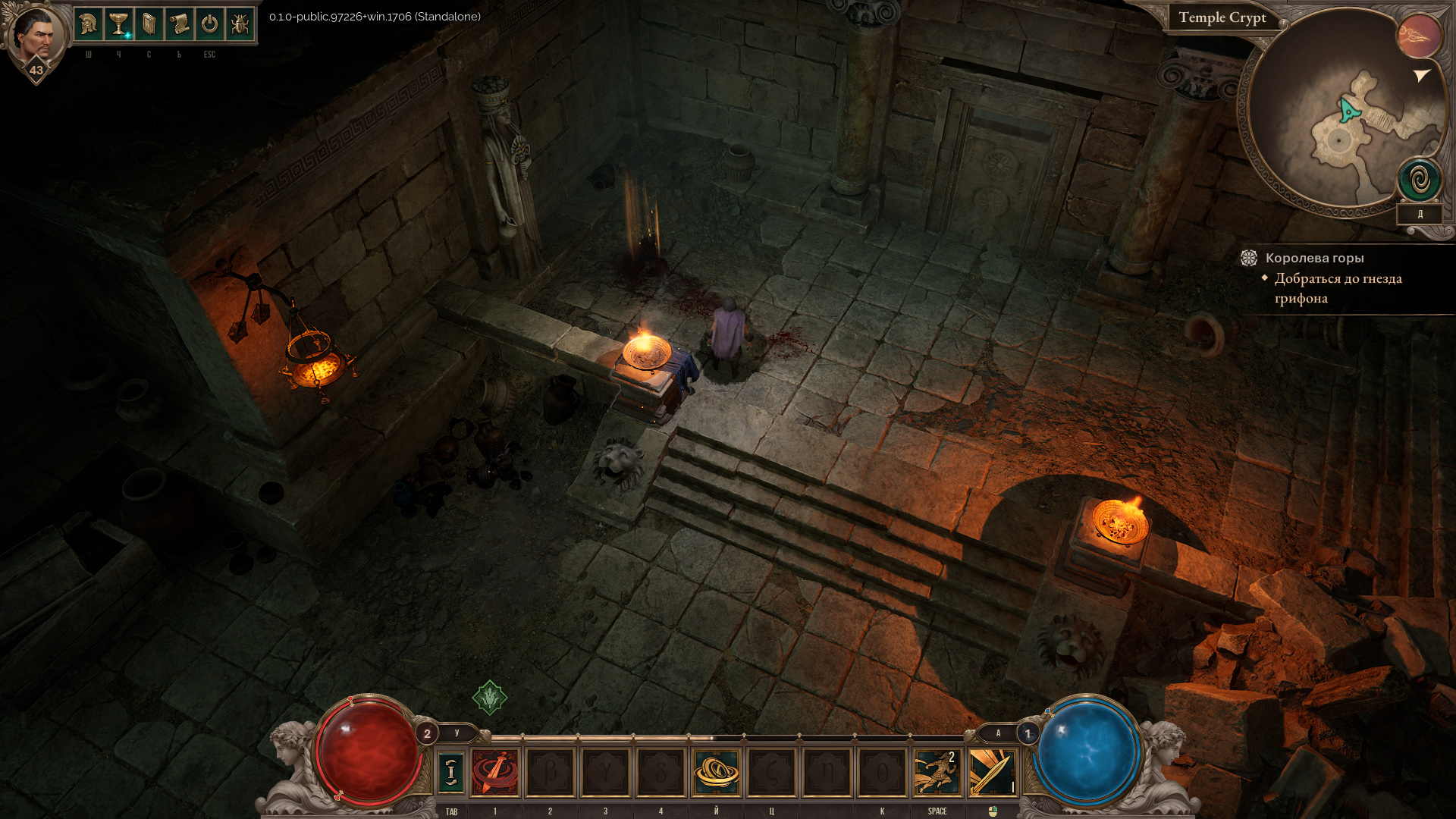This screenshot has height=819, width=1456.
Task: Open the scroll icon menu
Action: coord(179,25)
